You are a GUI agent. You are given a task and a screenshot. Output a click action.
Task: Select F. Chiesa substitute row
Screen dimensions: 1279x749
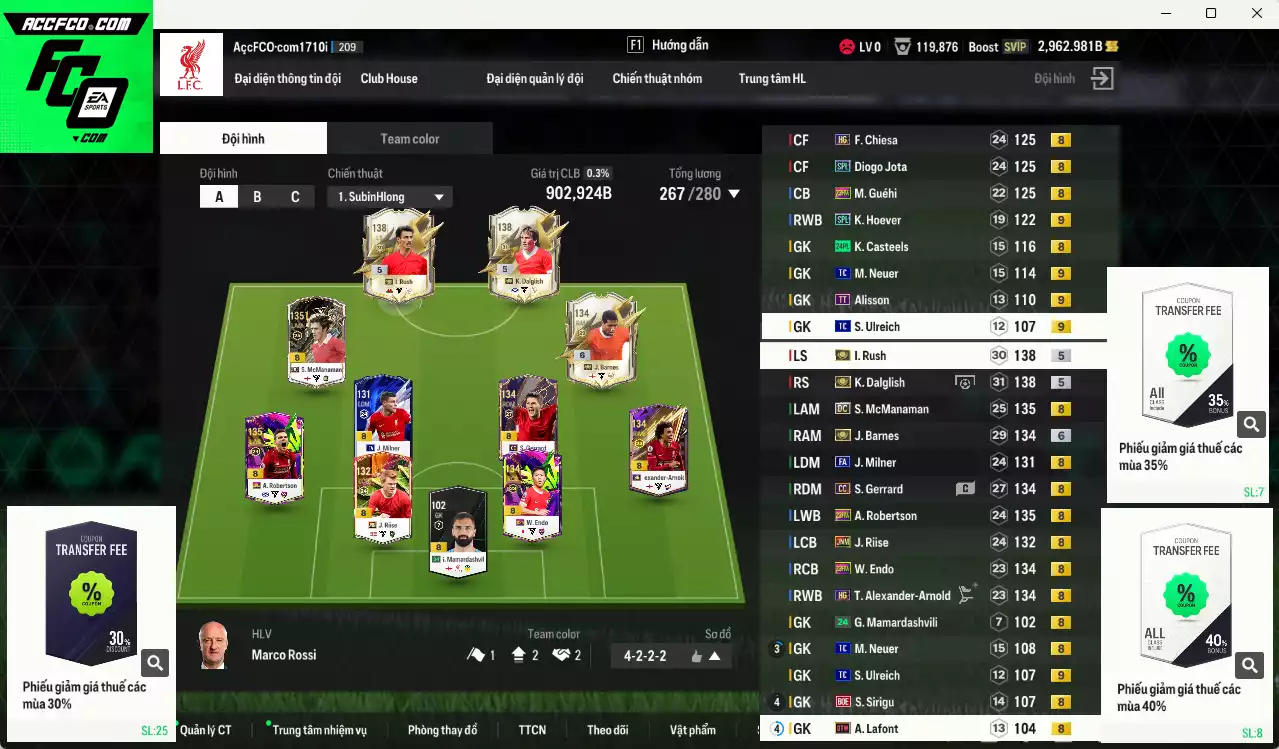point(875,140)
